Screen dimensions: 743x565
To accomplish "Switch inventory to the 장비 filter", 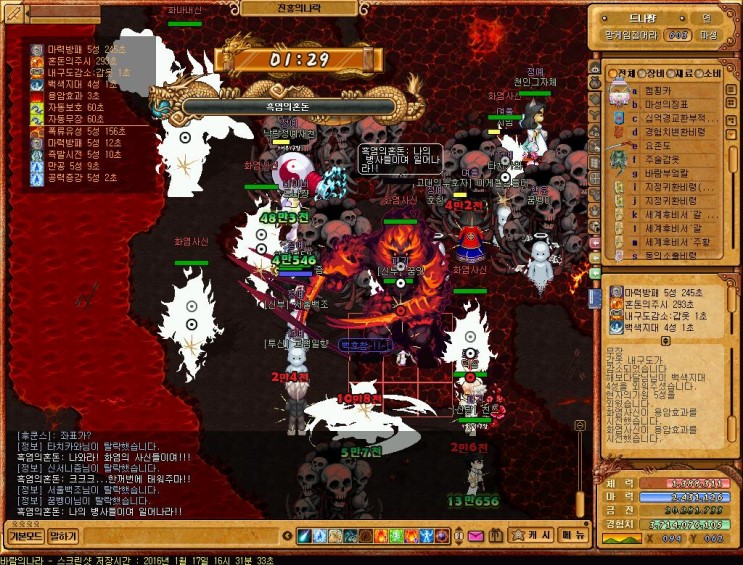I will [x=653, y=74].
